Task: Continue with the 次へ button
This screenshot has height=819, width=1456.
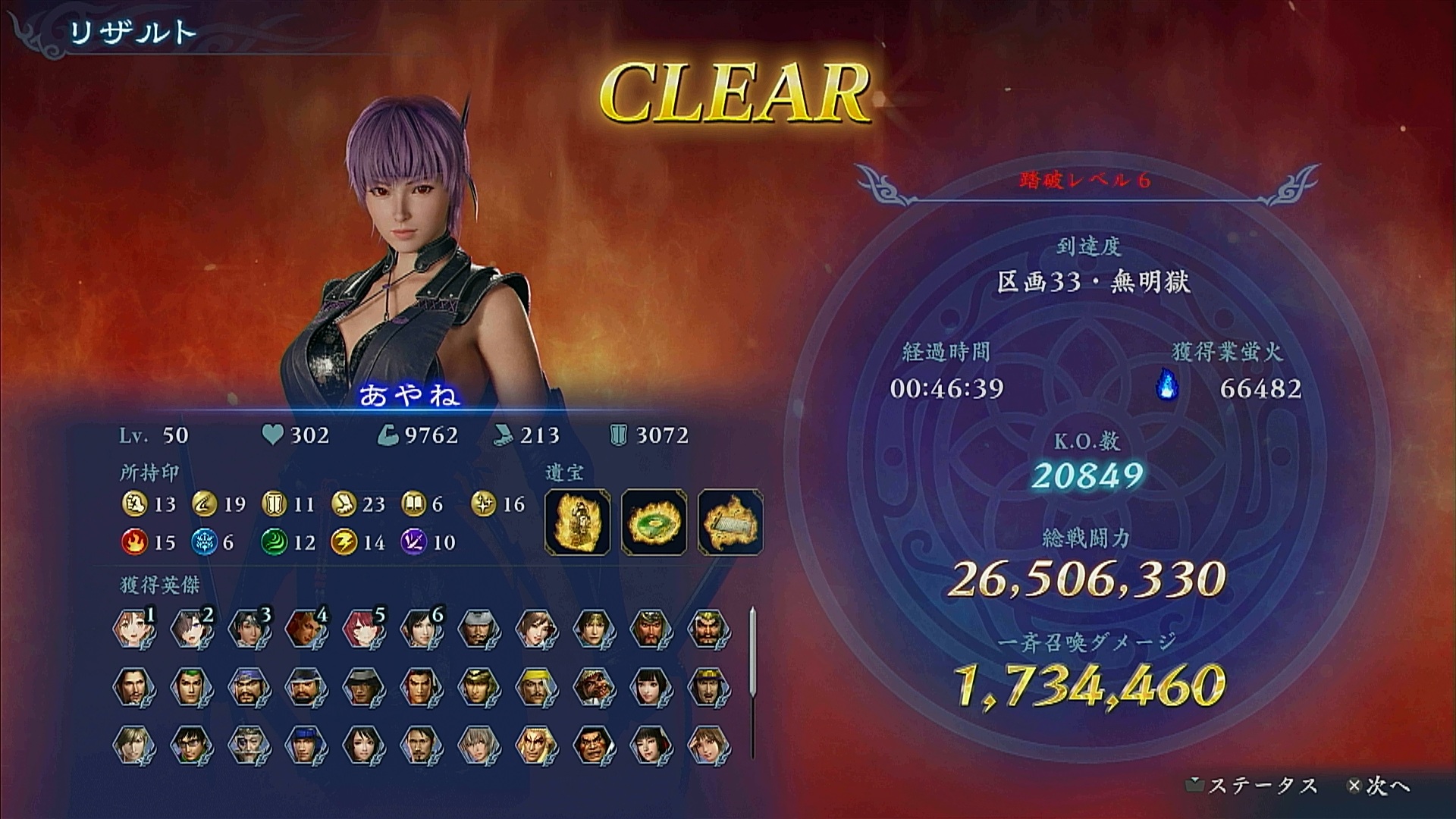Action: pos(1380,786)
